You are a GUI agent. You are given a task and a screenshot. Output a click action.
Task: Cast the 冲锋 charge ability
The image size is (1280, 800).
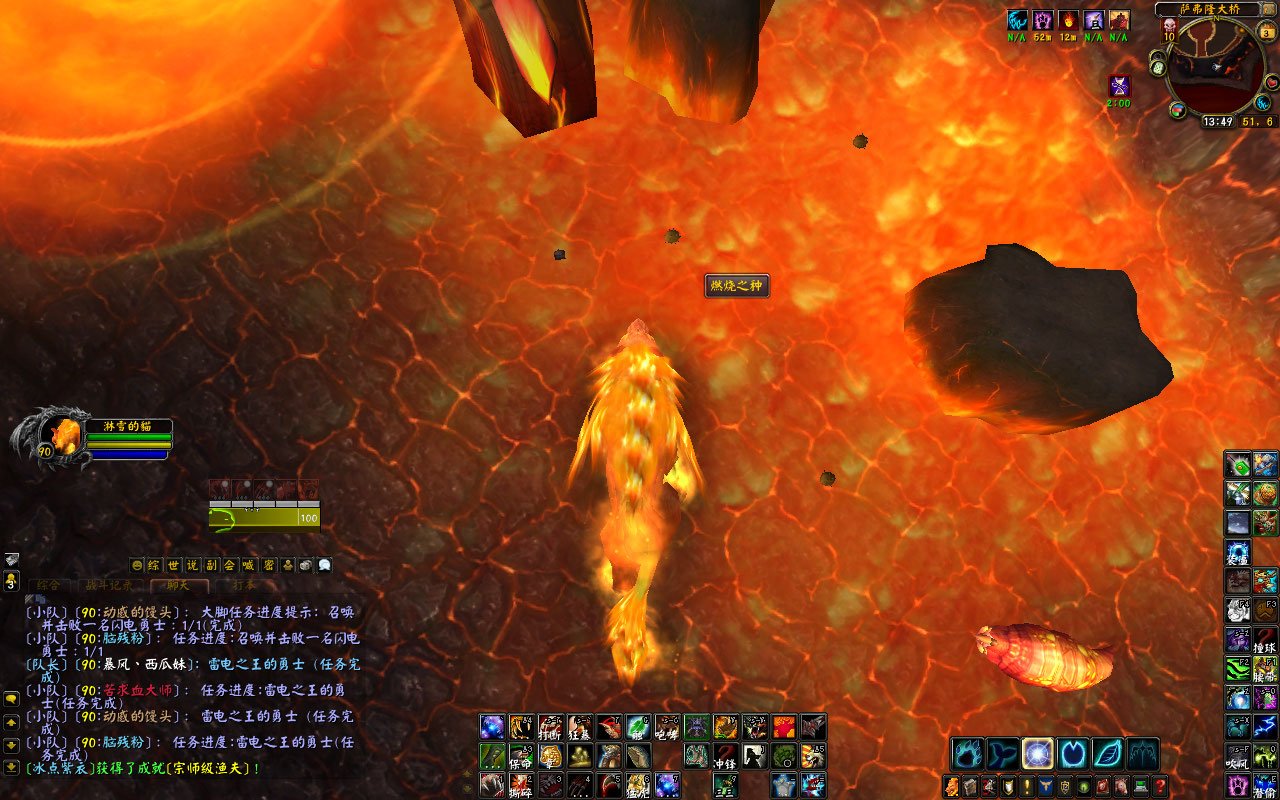tap(726, 756)
